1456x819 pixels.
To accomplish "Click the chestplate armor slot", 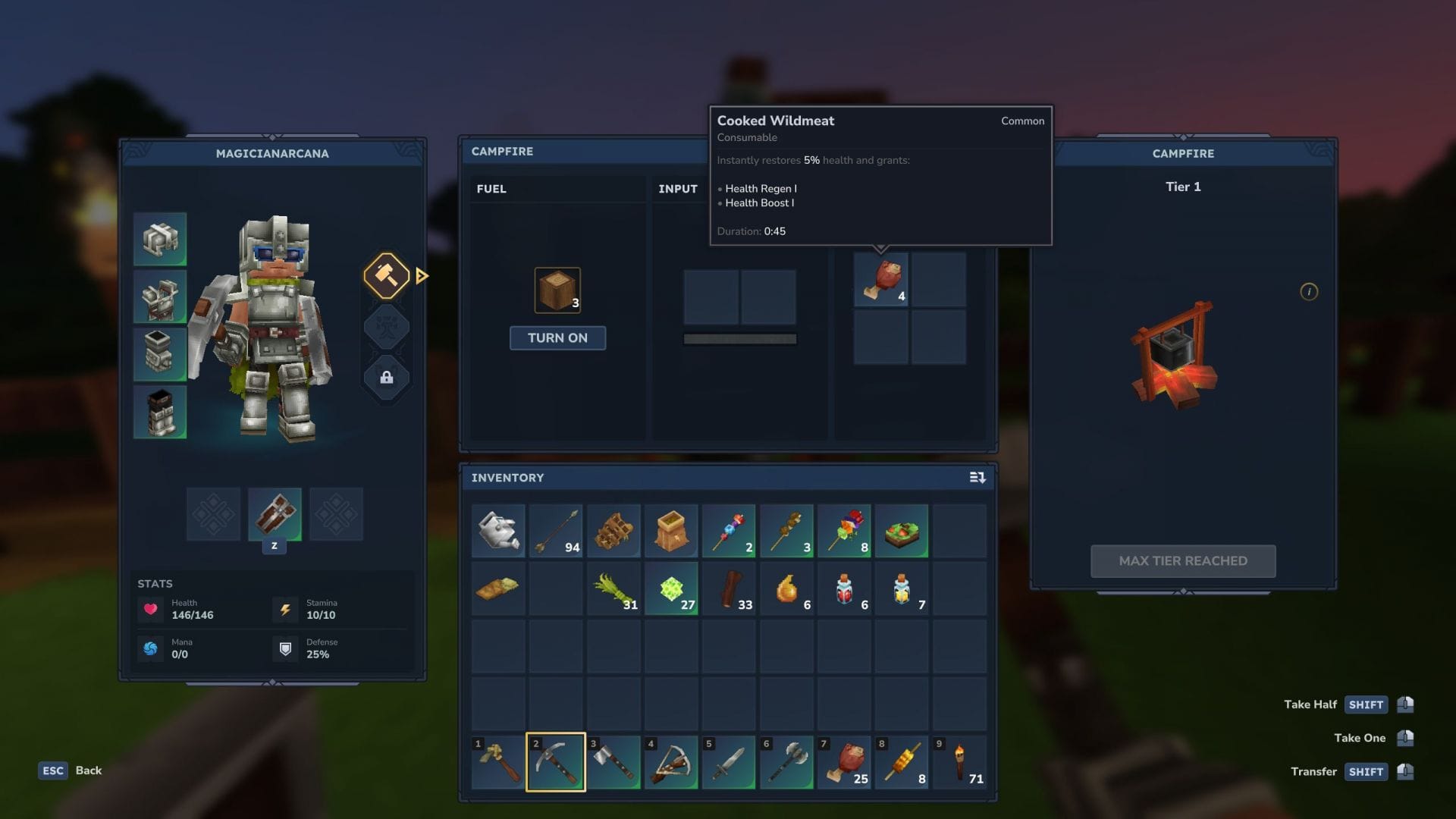I will point(160,297).
